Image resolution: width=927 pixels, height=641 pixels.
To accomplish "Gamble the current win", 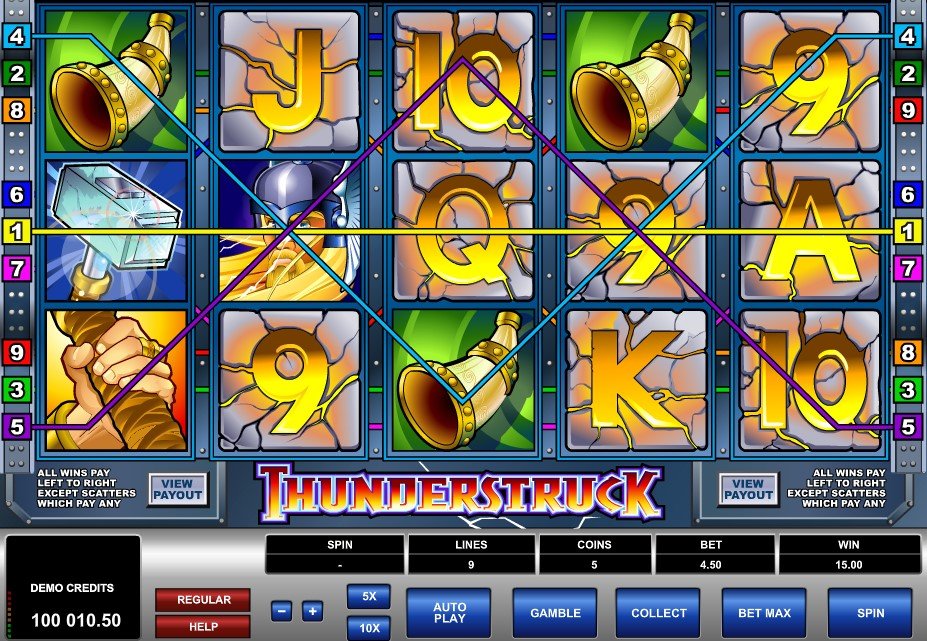I will point(554,612).
